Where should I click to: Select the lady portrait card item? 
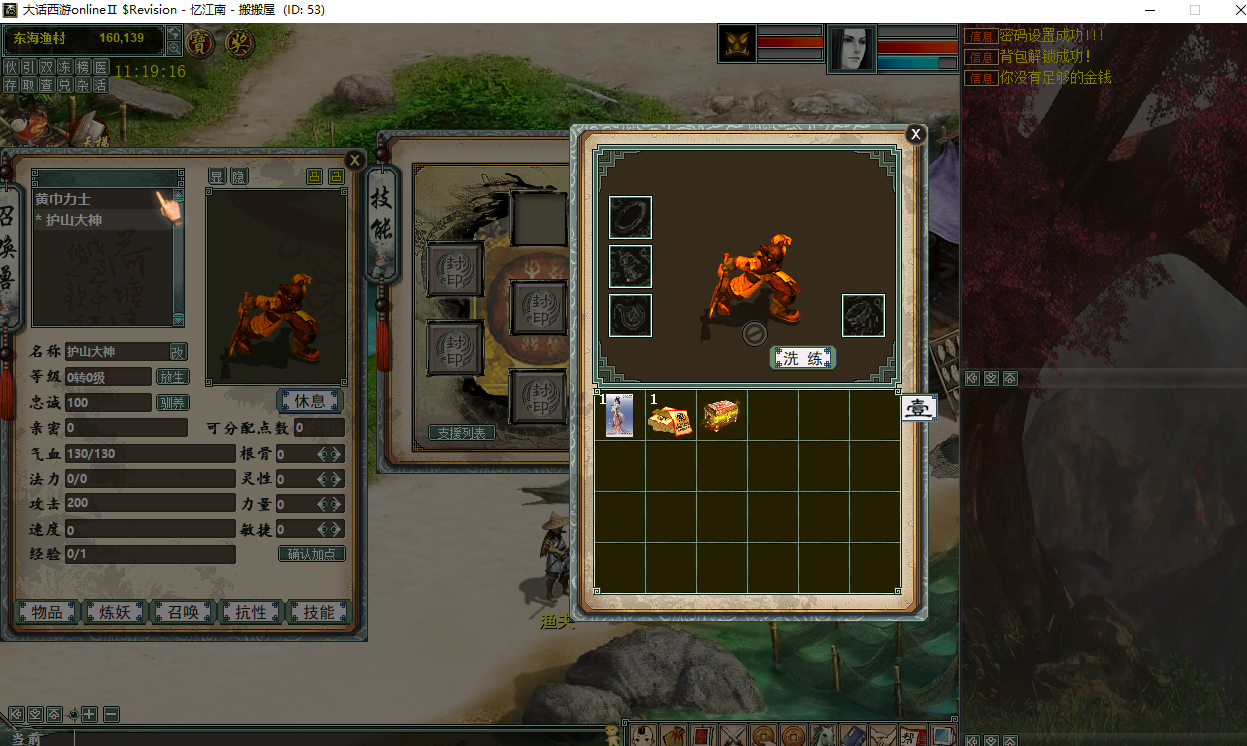620,415
